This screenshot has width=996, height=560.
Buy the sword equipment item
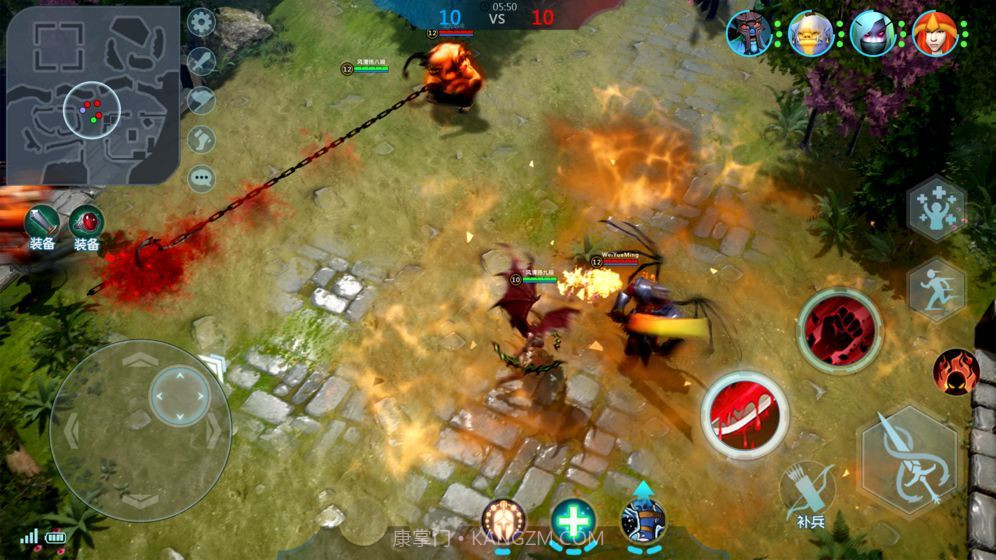(x=42, y=221)
